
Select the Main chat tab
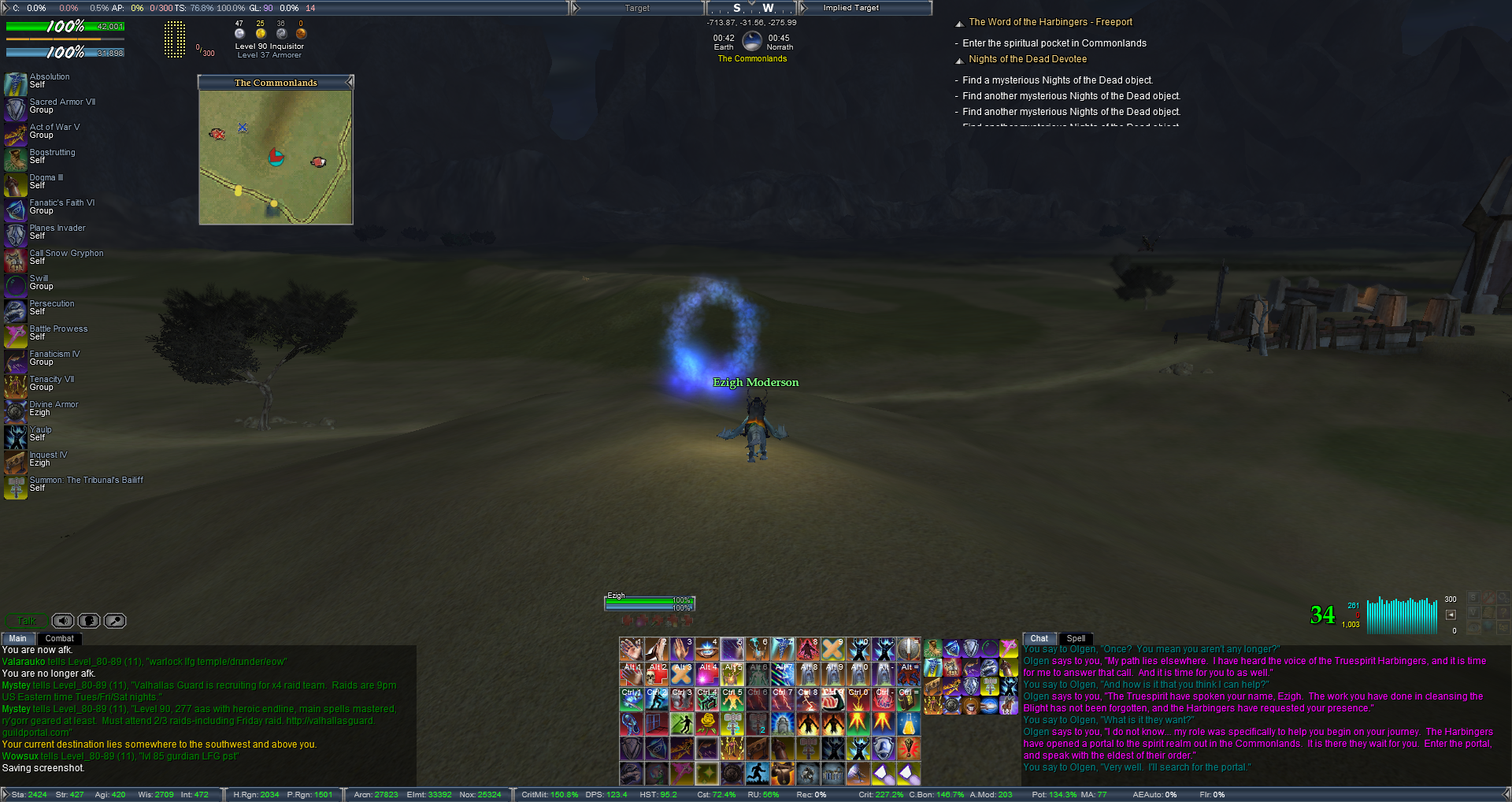coord(17,639)
